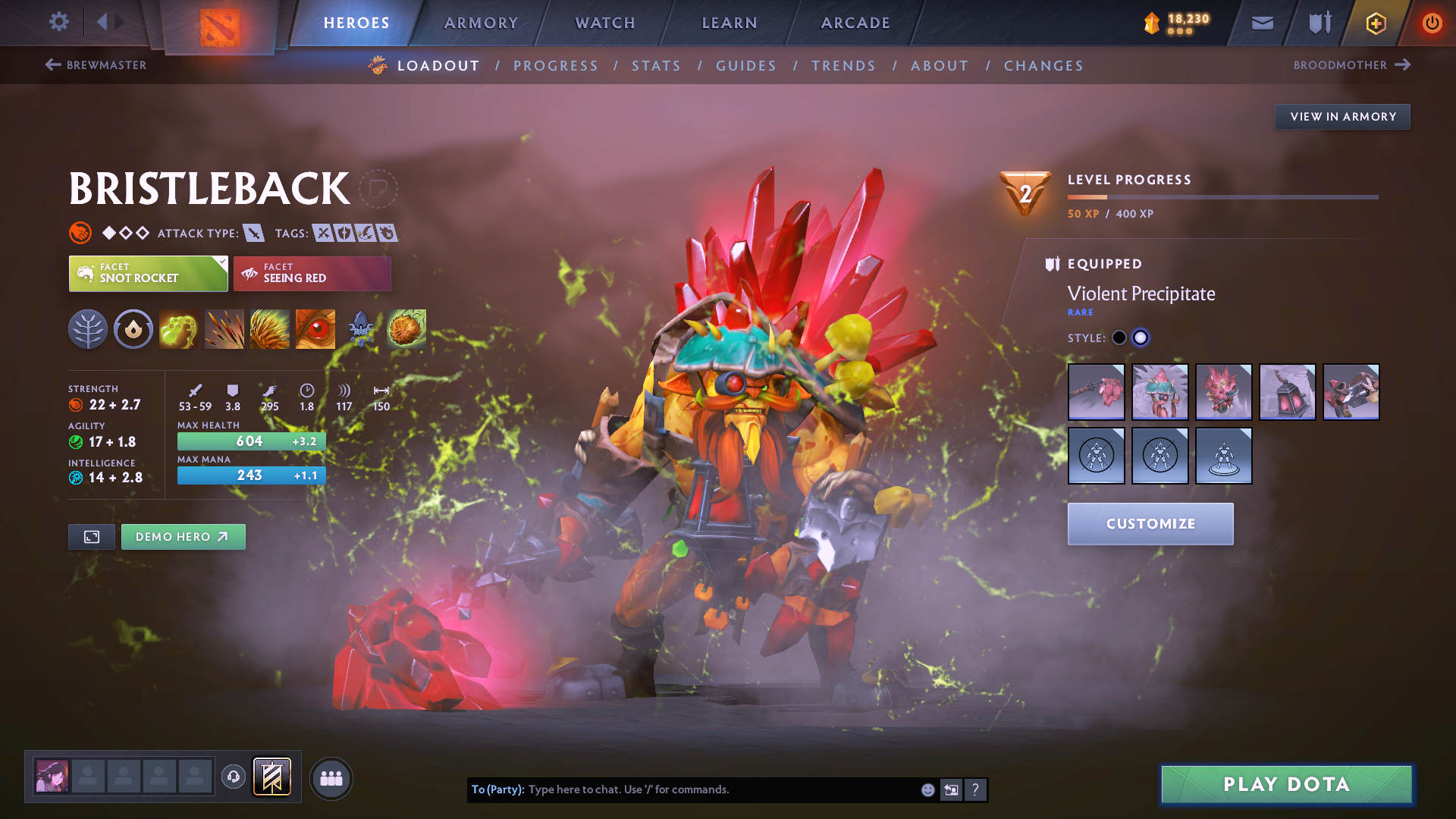Click the PLAY DOTA button
Screen dimensions: 1456x819
(1285, 784)
